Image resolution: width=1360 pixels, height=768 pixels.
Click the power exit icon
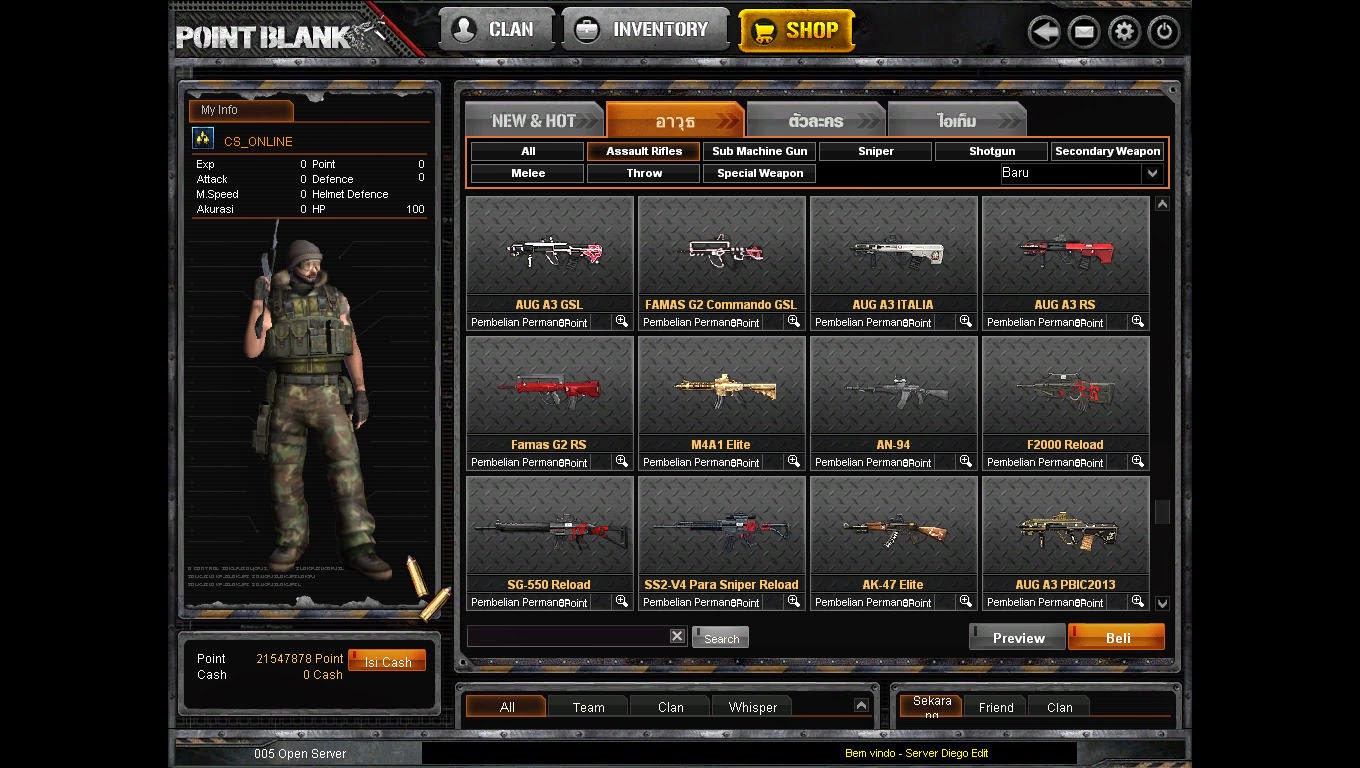pyautogui.click(x=1162, y=31)
